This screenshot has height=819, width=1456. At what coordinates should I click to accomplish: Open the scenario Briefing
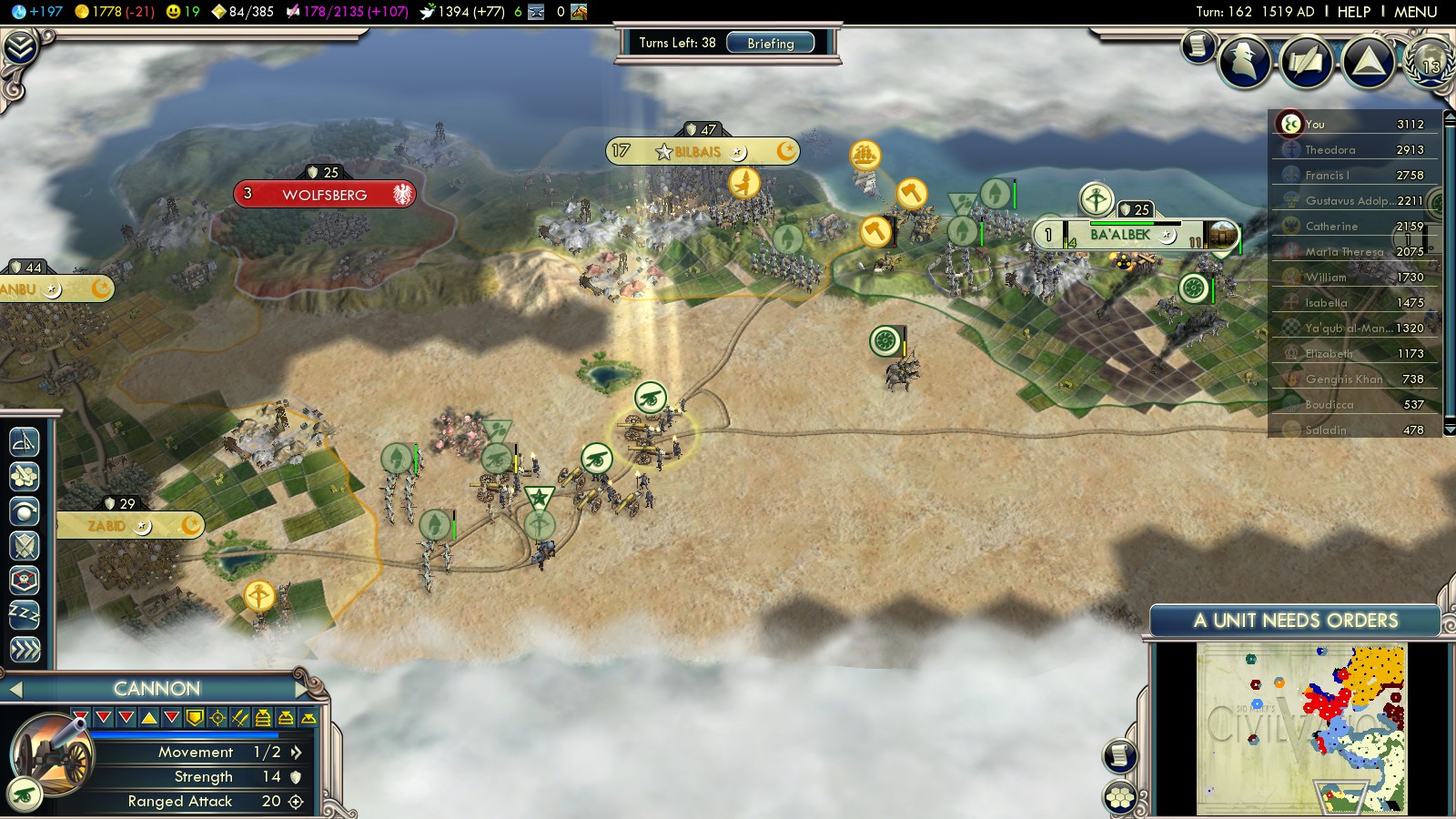[770, 43]
